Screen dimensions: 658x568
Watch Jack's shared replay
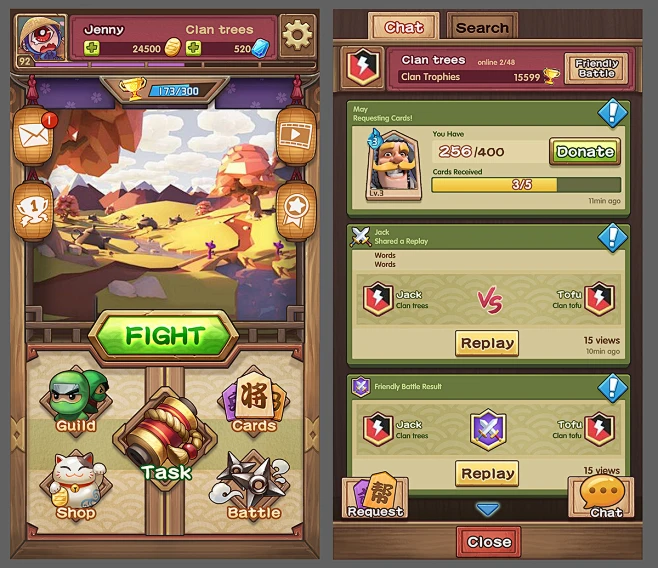[487, 343]
